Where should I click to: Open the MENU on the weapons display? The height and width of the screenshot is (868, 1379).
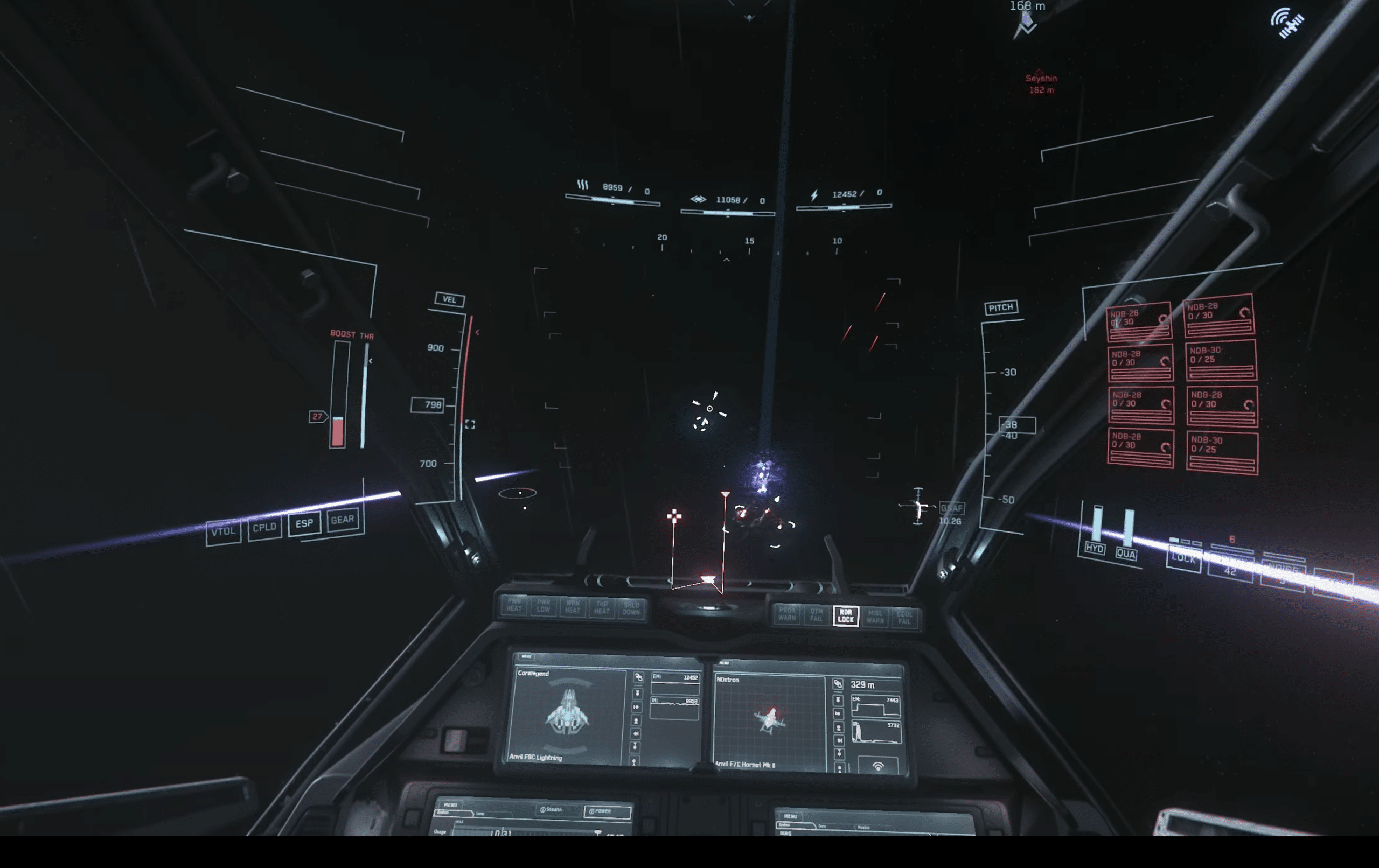(x=790, y=816)
